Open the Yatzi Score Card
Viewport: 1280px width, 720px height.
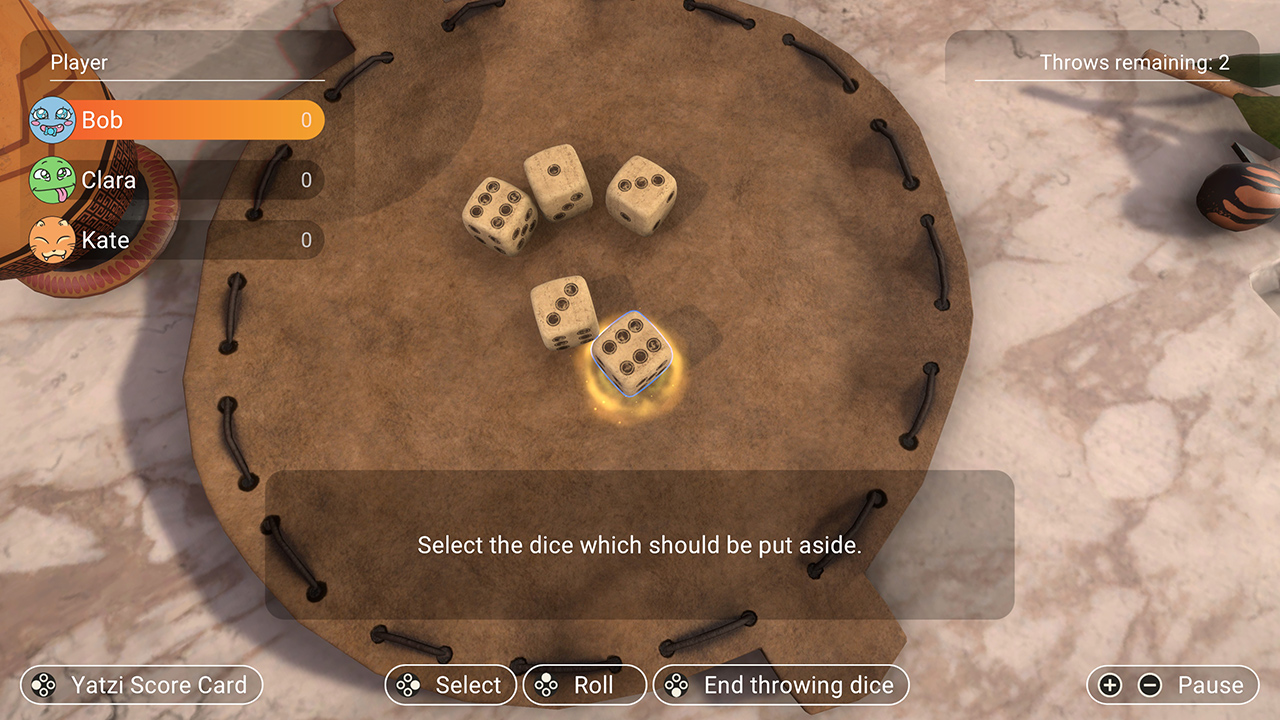140,685
